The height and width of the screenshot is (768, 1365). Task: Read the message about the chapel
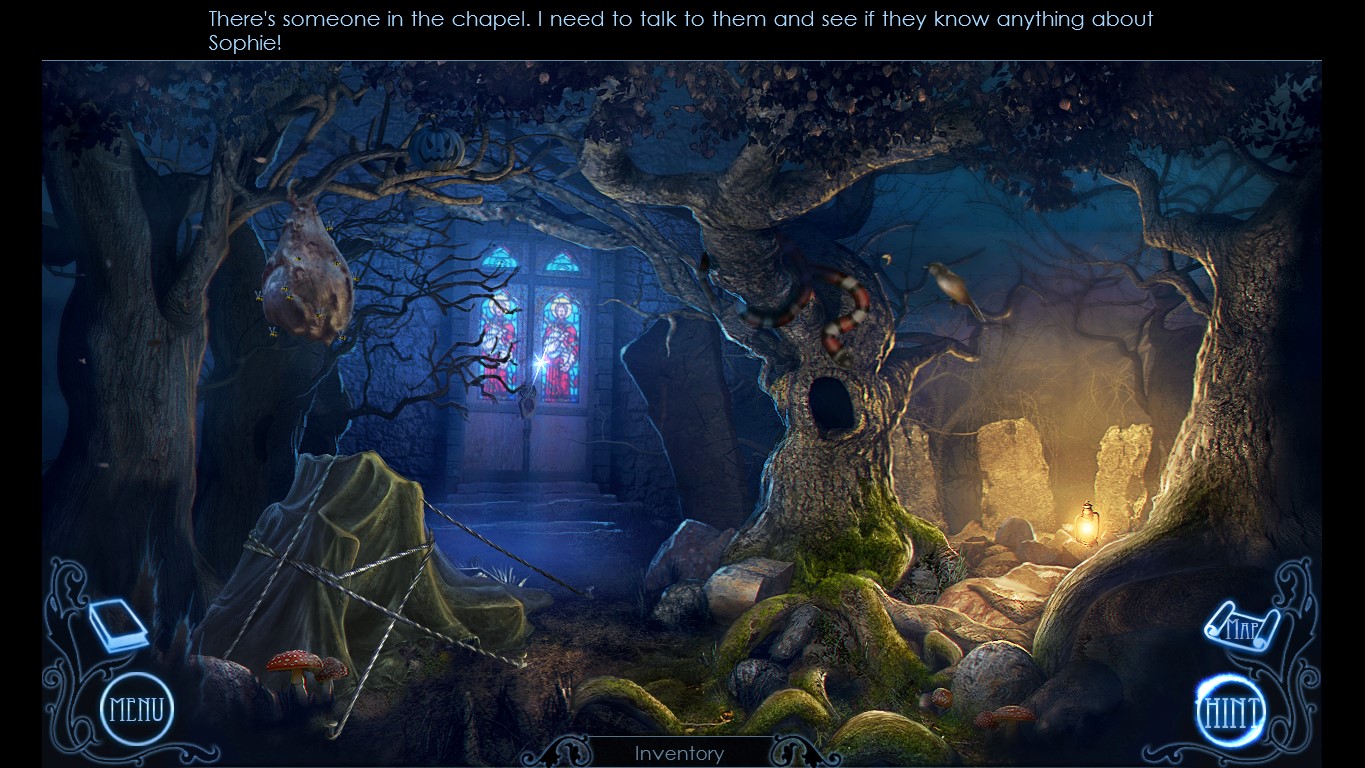679,28
